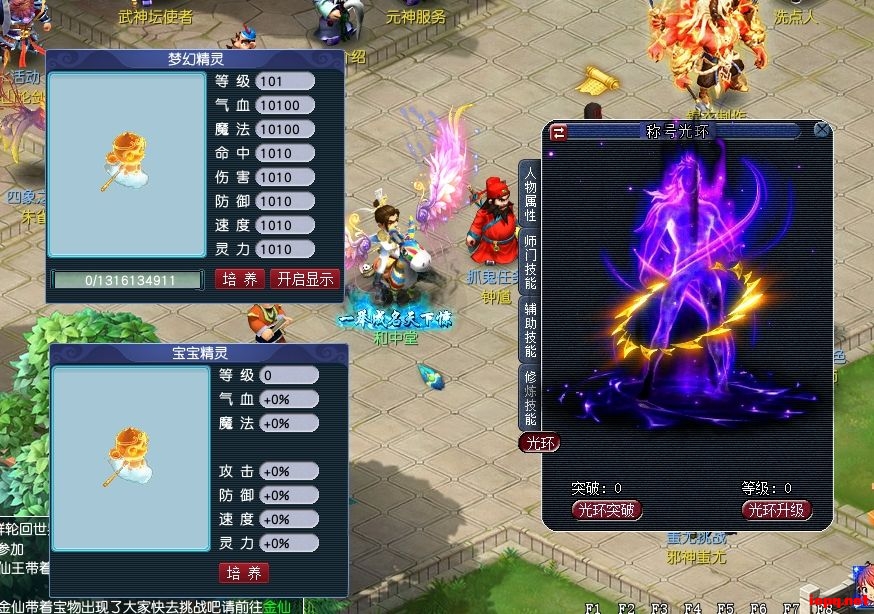874x614 pixels.
Task: Click 培养 in the 宝宝精灵 panel
Action: point(243,573)
